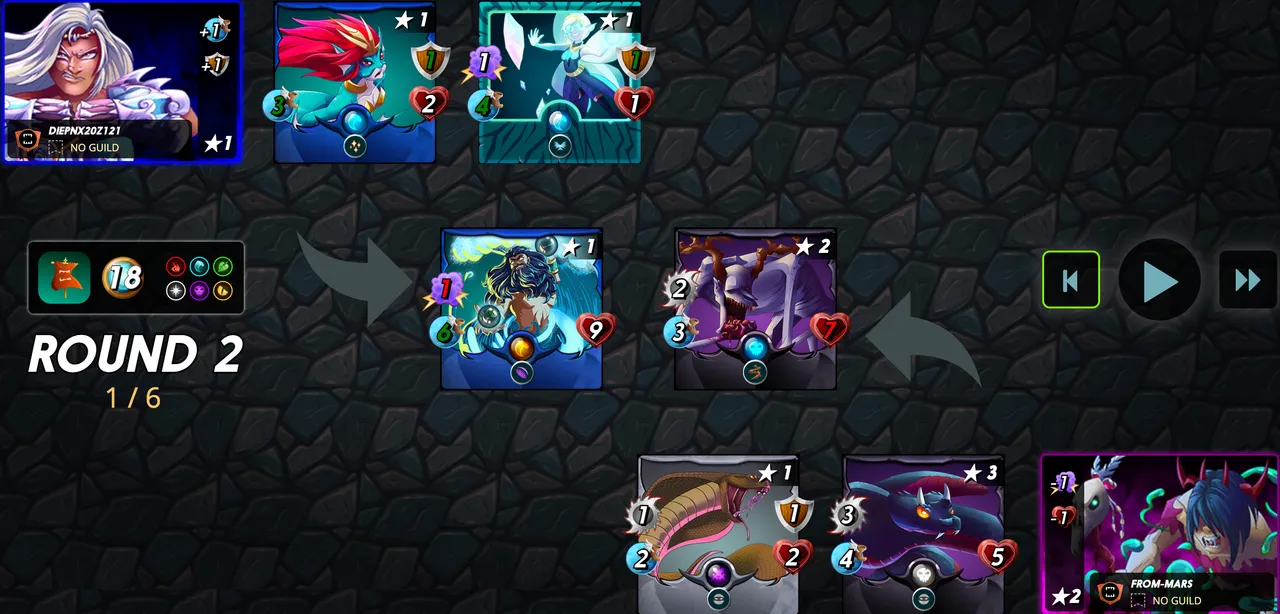Inspect the sea god card with 9 health
The height and width of the screenshot is (614, 1280).
click(521, 308)
